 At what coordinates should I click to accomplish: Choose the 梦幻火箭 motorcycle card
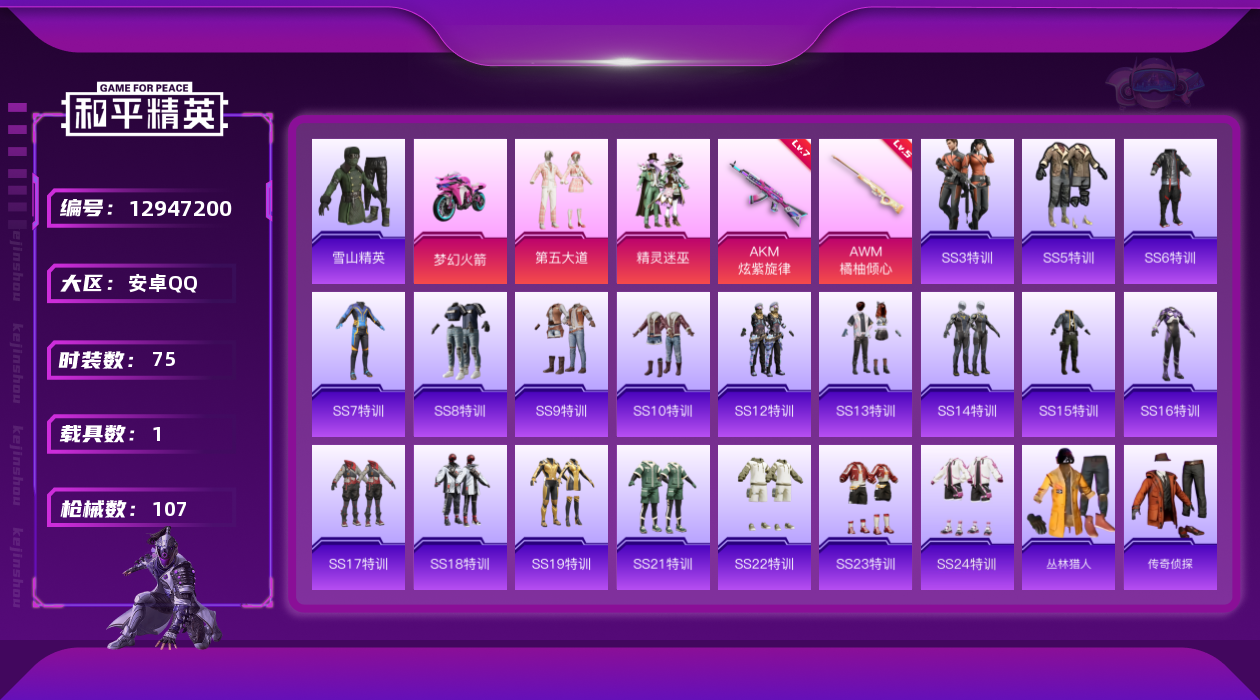[460, 211]
